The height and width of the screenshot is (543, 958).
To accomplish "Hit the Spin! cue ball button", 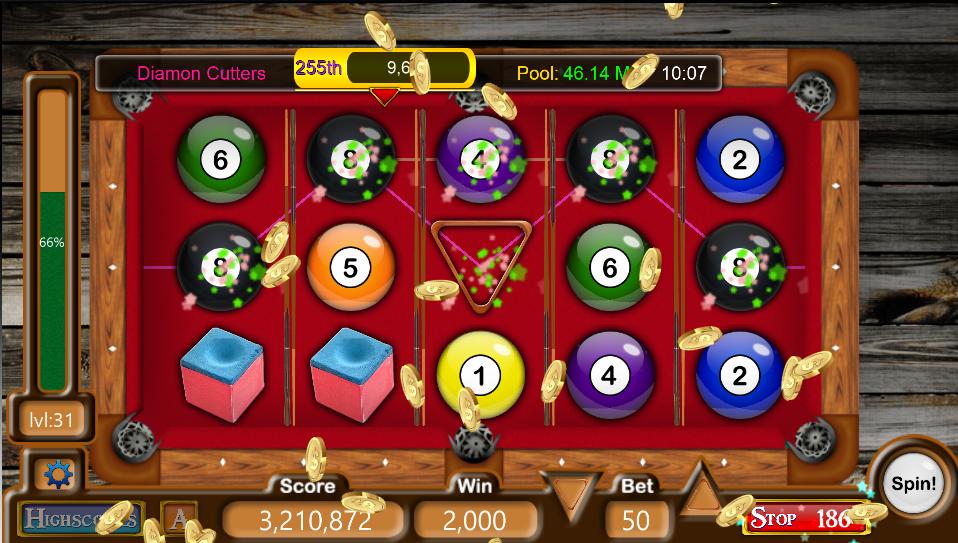I will click(x=913, y=484).
